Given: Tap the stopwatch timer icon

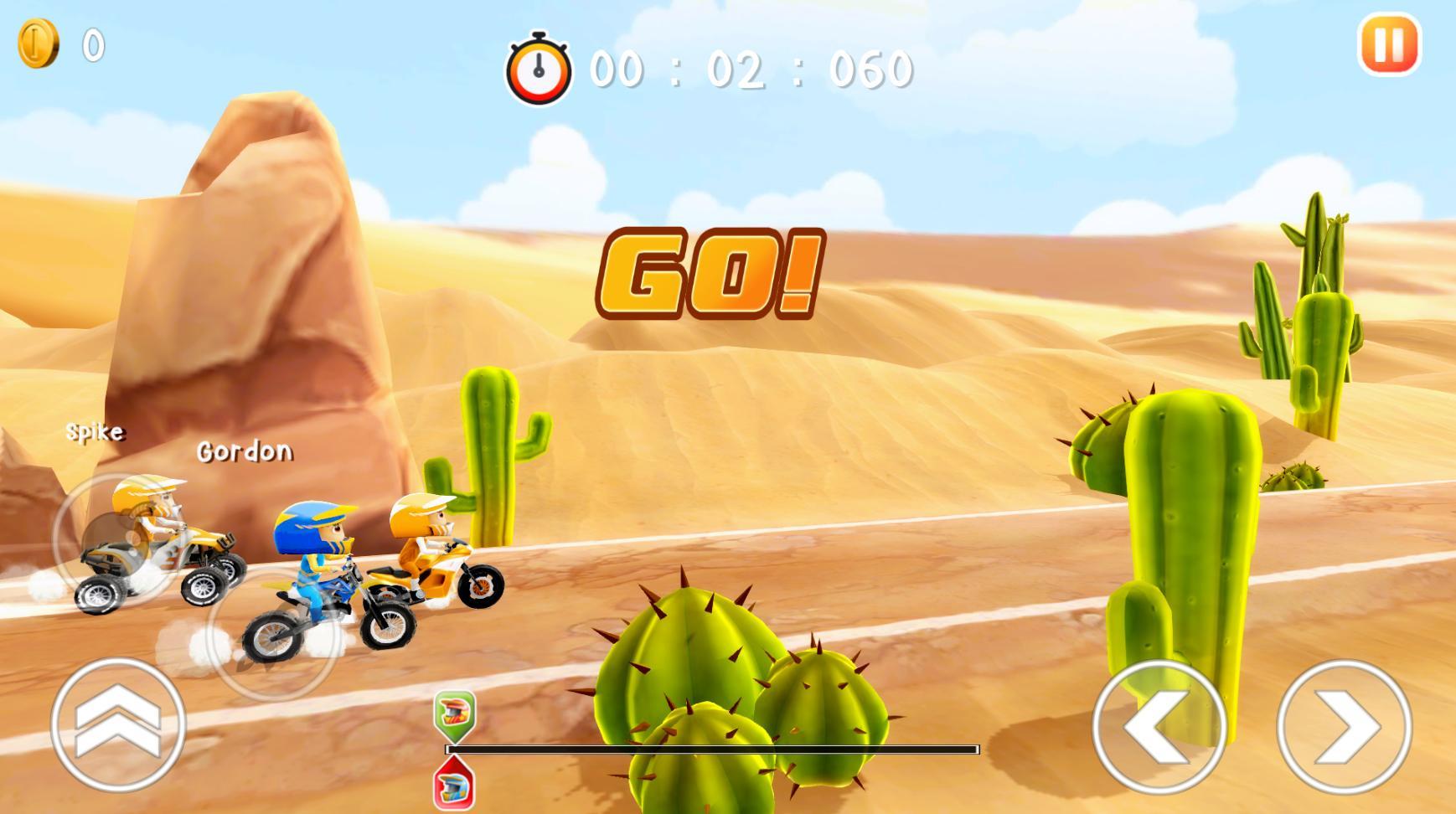Looking at the screenshot, I should (537, 68).
